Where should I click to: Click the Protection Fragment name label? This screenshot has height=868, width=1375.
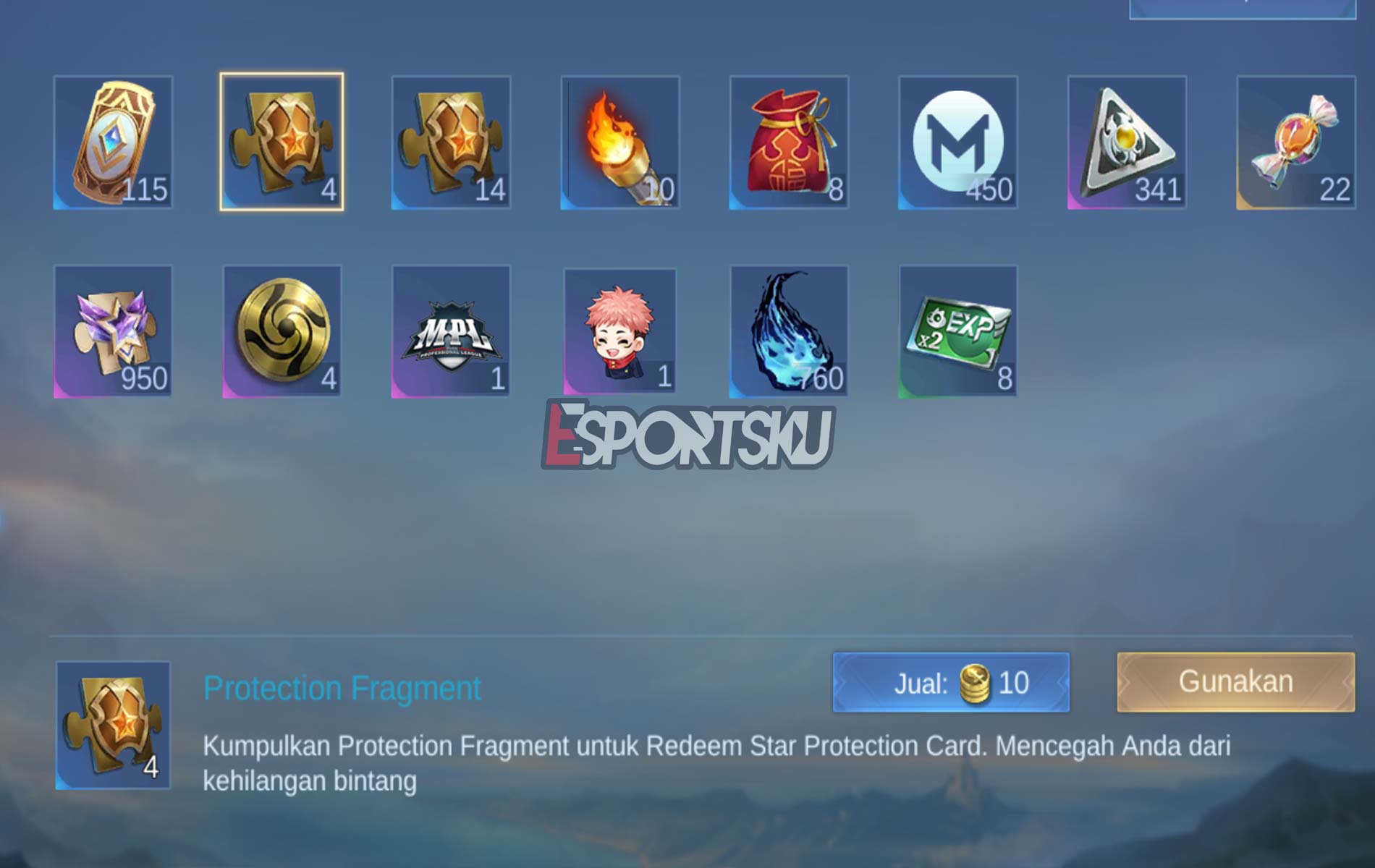pyautogui.click(x=340, y=689)
